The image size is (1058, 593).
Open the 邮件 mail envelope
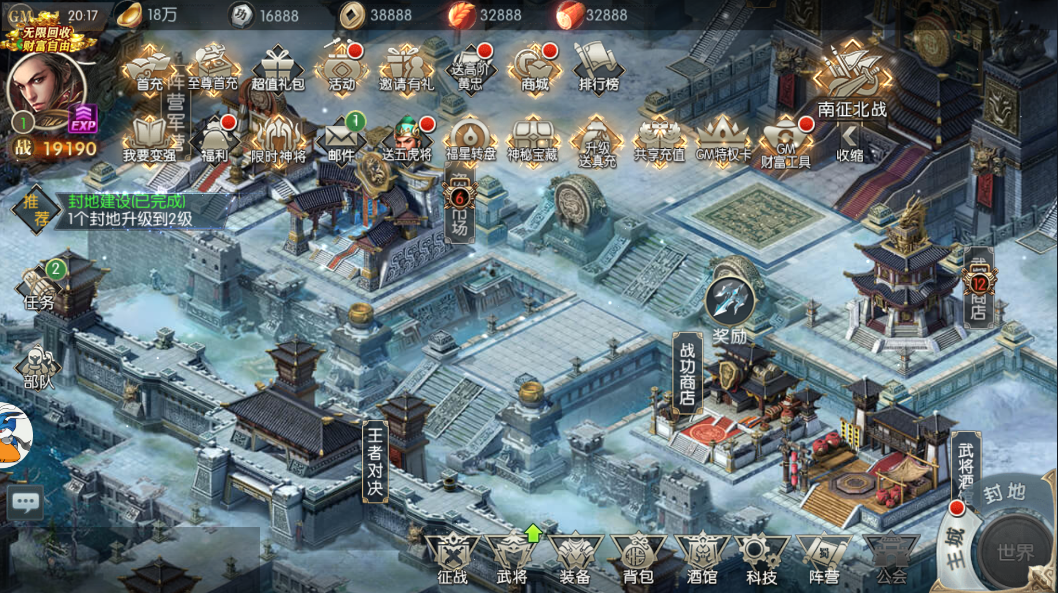(x=342, y=139)
